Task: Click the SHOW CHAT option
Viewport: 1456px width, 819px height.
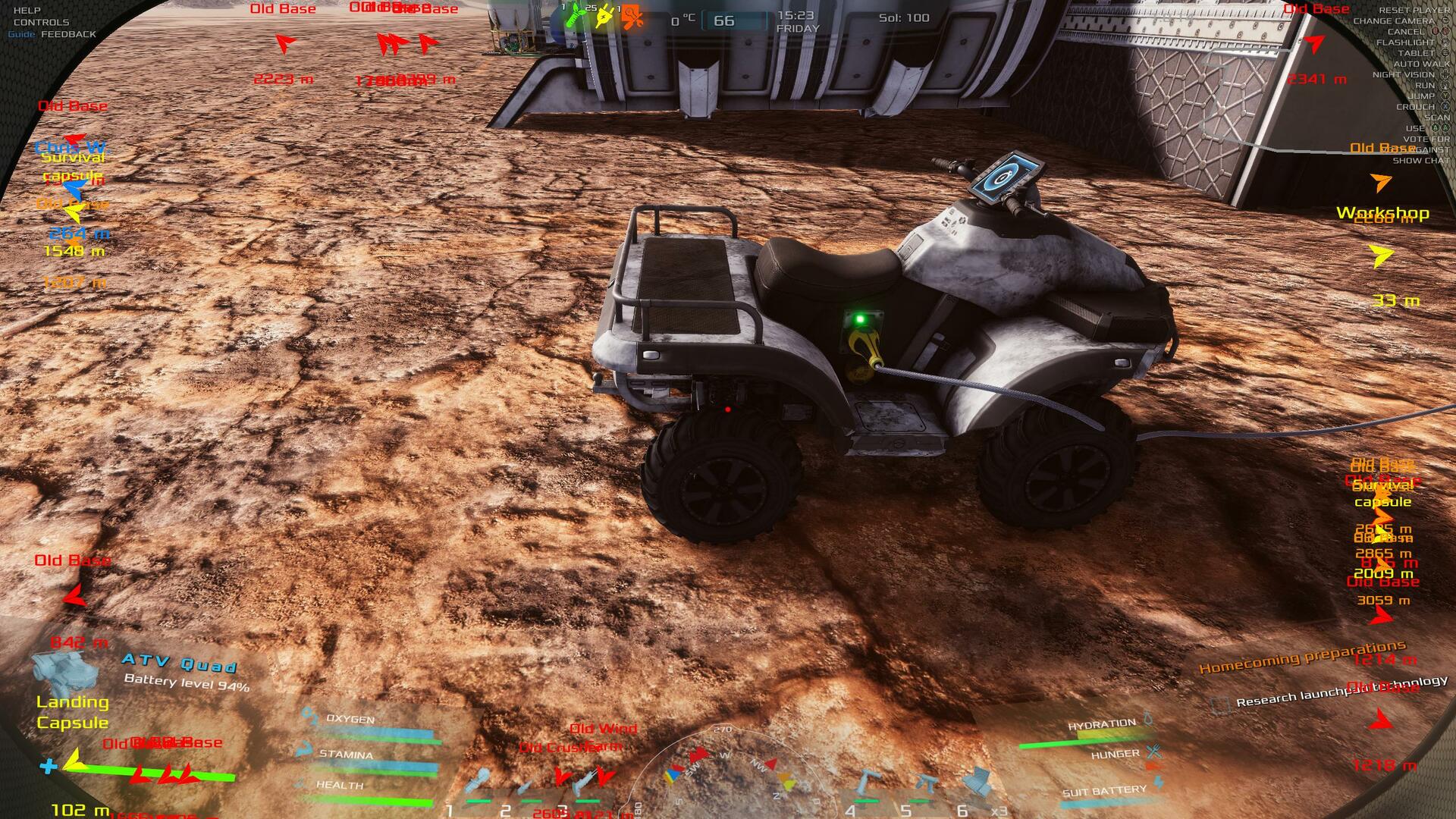Action: [x=1420, y=161]
